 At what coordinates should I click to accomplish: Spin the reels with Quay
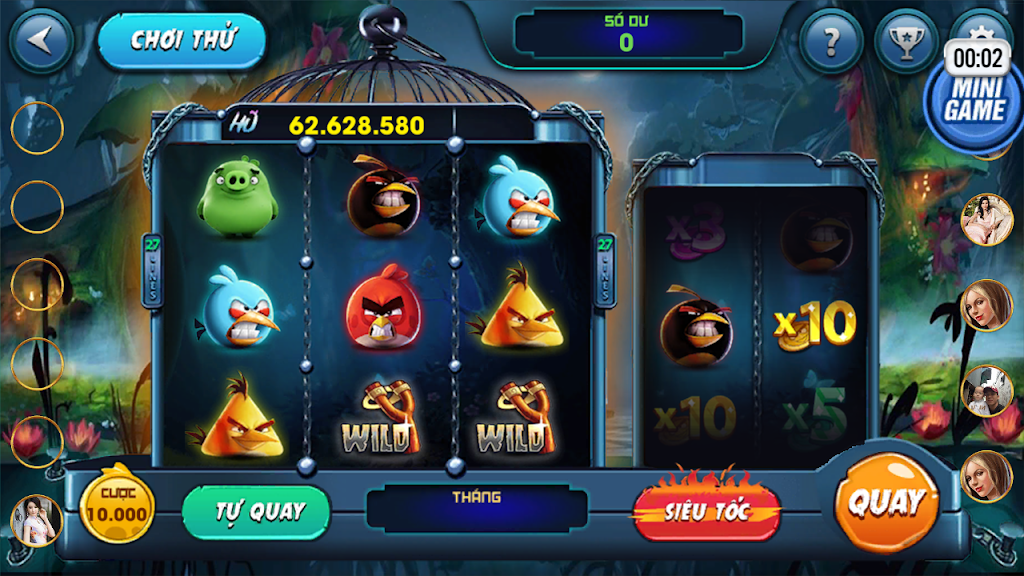[x=886, y=503]
